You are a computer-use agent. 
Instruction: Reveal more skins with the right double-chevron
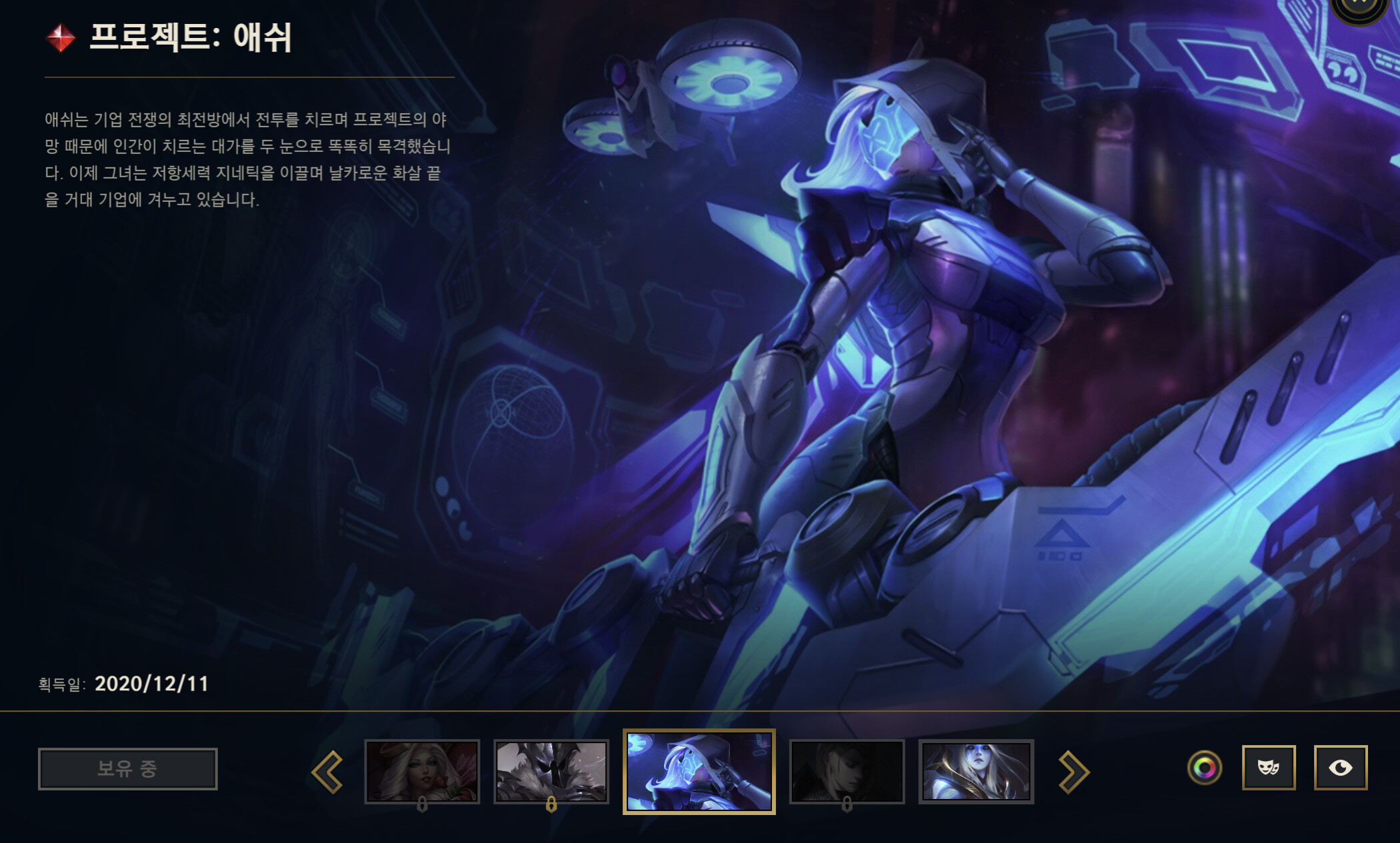point(1076,770)
